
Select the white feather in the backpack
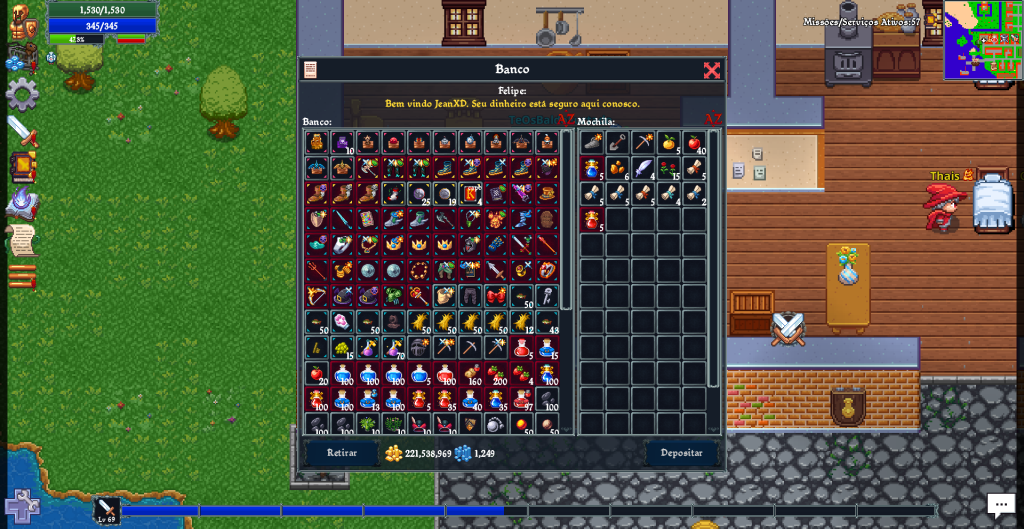point(643,168)
